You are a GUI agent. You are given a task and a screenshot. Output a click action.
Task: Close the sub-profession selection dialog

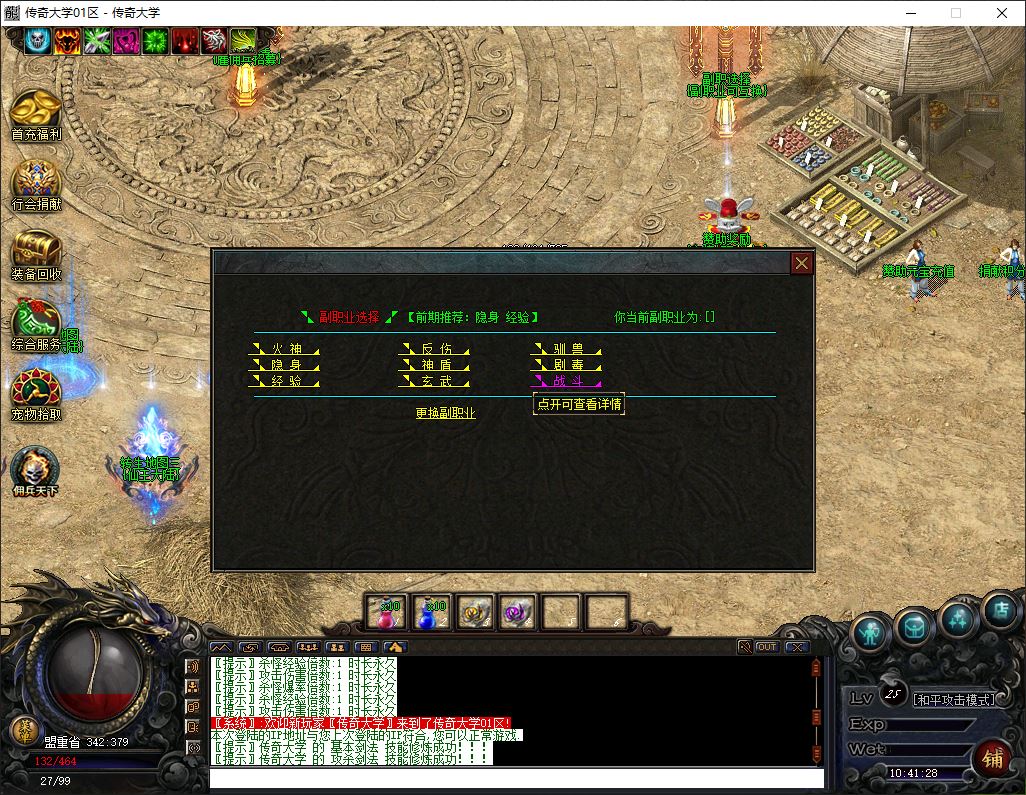[x=801, y=263]
